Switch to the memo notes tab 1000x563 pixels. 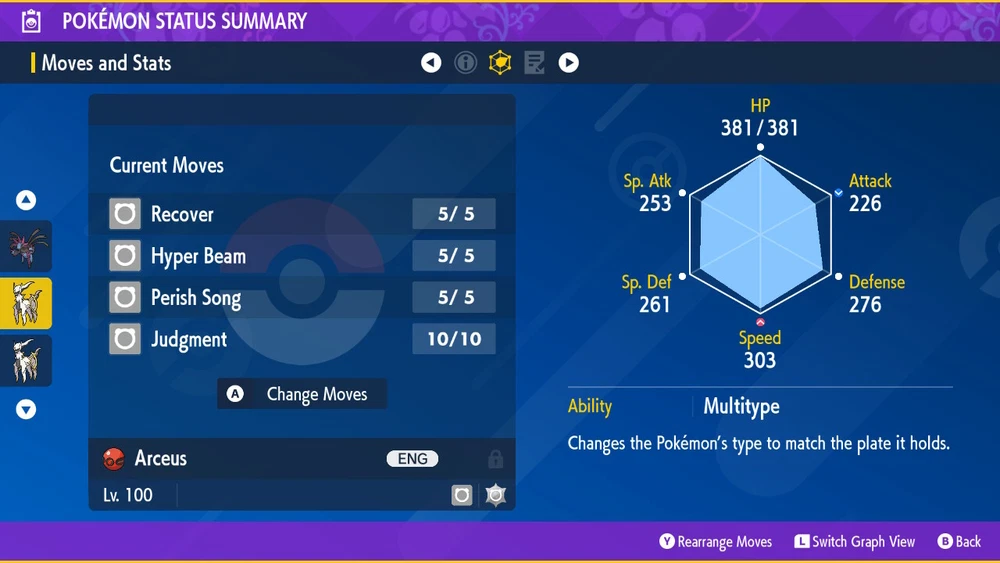[x=534, y=63]
